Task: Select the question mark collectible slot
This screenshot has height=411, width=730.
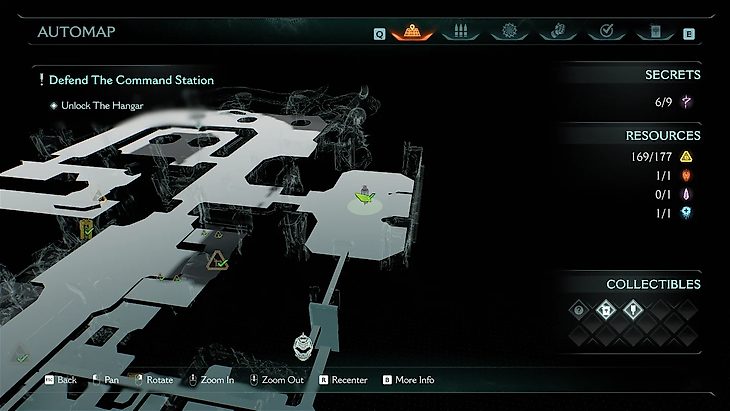Action: 579,310
